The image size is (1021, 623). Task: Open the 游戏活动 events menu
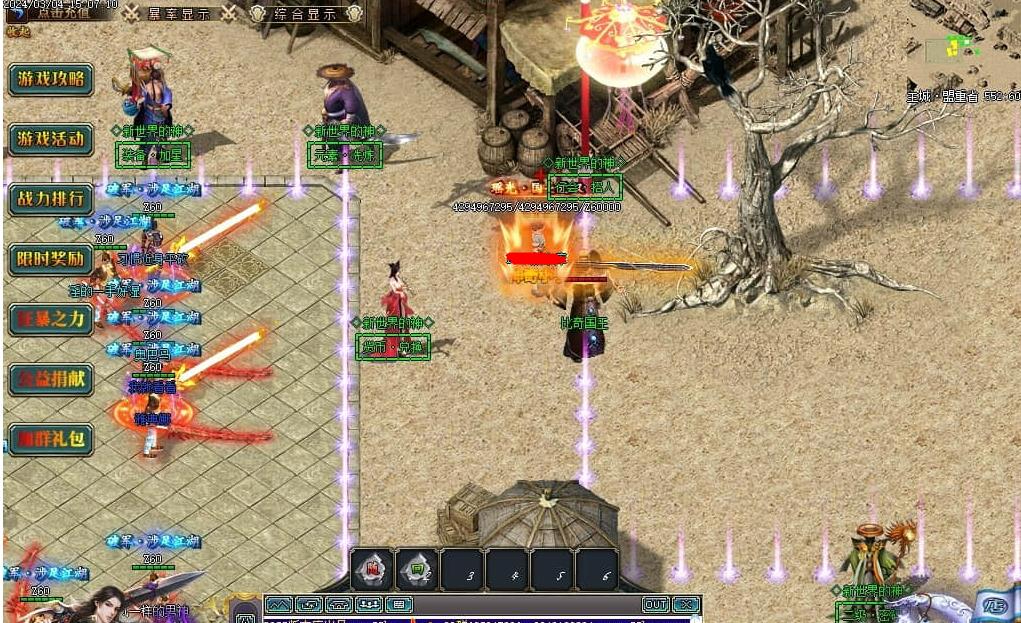(x=50, y=139)
